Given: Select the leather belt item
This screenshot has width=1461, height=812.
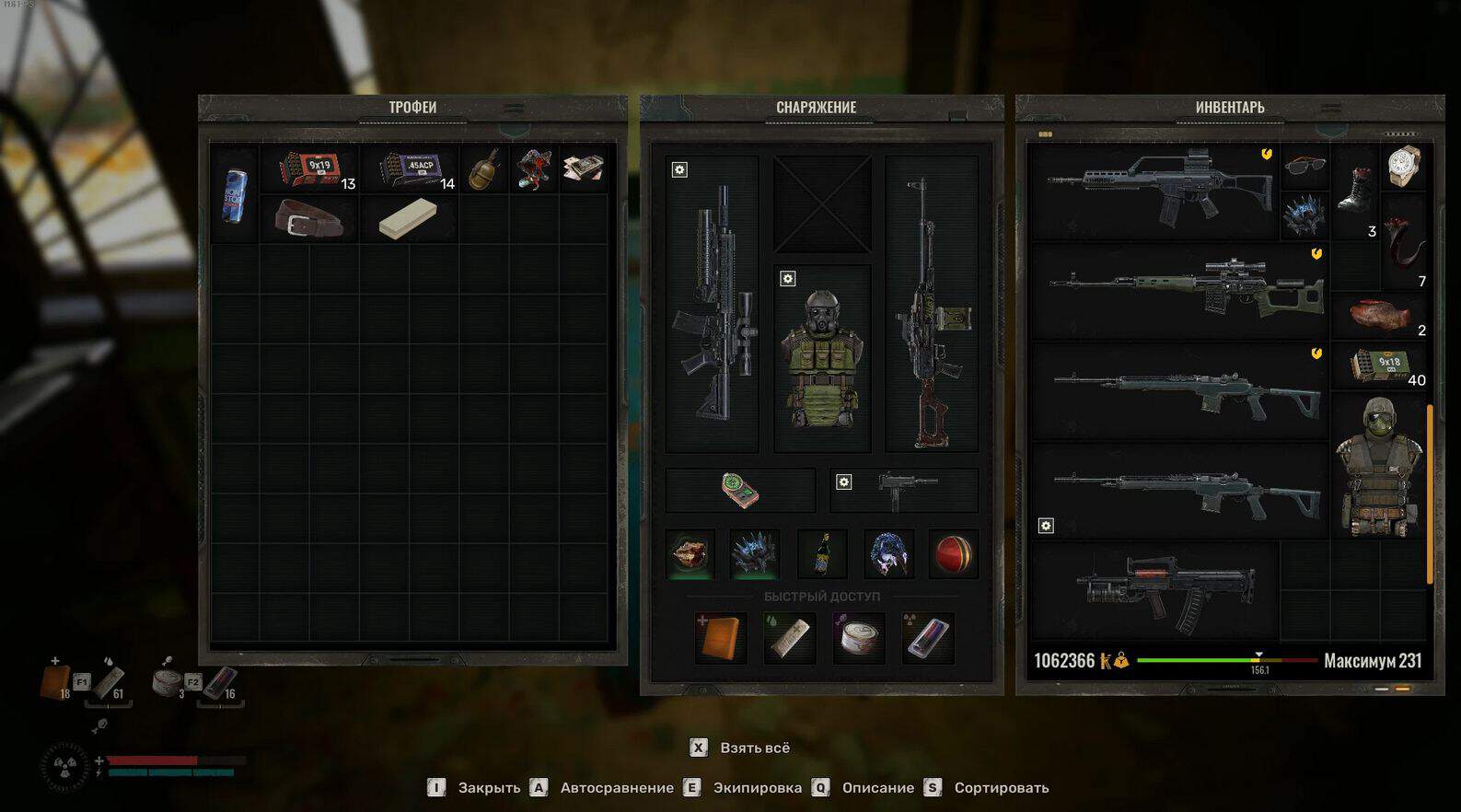Looking at the screenshot, I should click(x=308, y=219).
